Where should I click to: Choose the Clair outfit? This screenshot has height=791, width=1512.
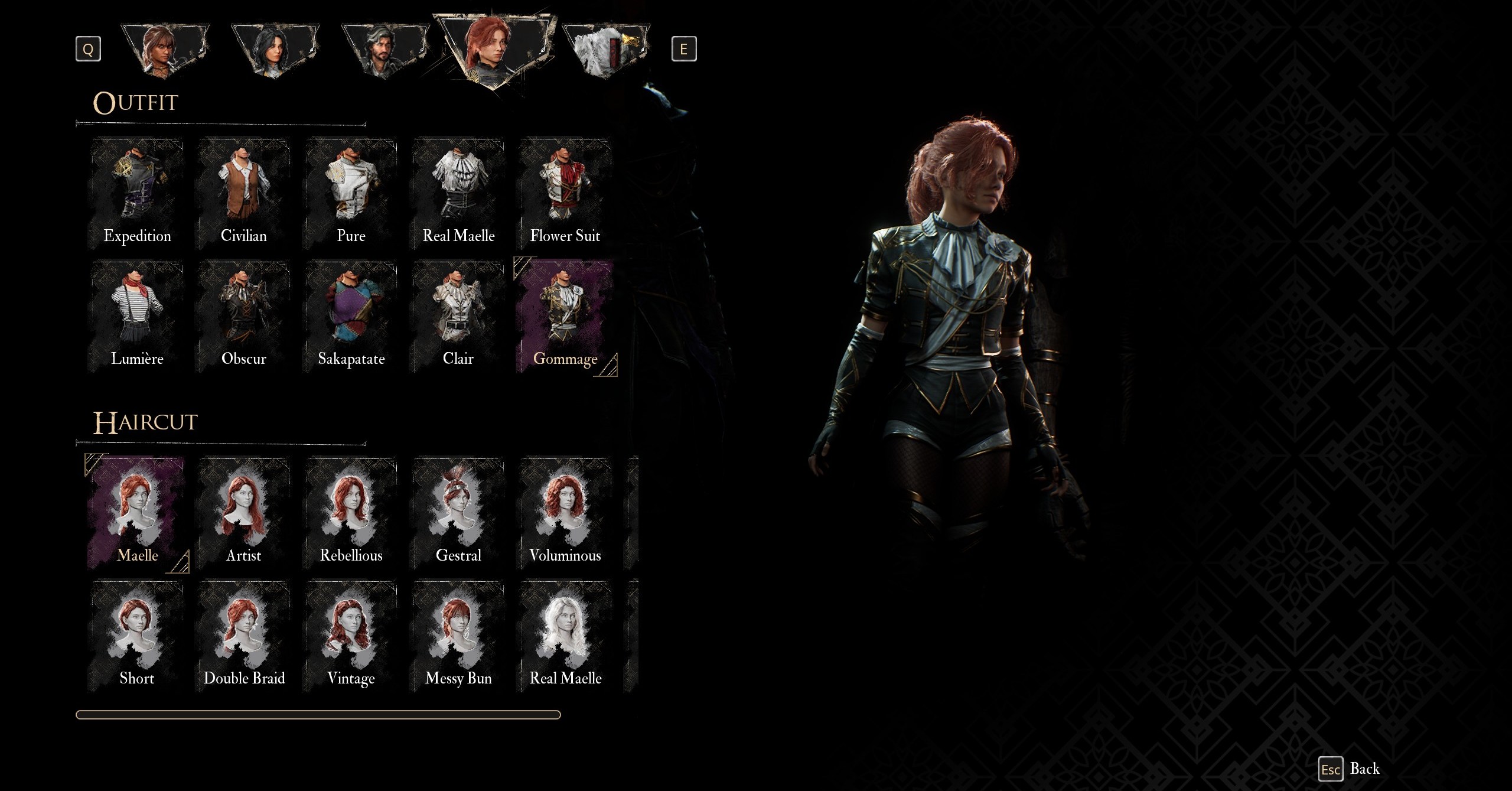pyautogui.click(x=458, y=318)
